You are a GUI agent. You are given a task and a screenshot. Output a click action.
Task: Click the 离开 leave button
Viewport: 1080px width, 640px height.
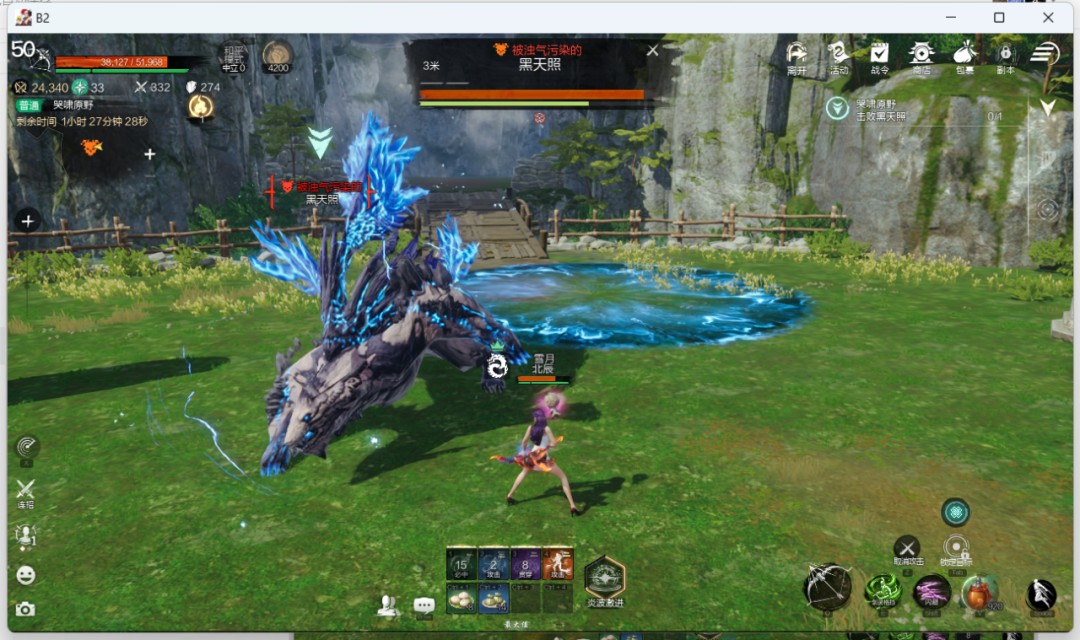tap(796, 56)
